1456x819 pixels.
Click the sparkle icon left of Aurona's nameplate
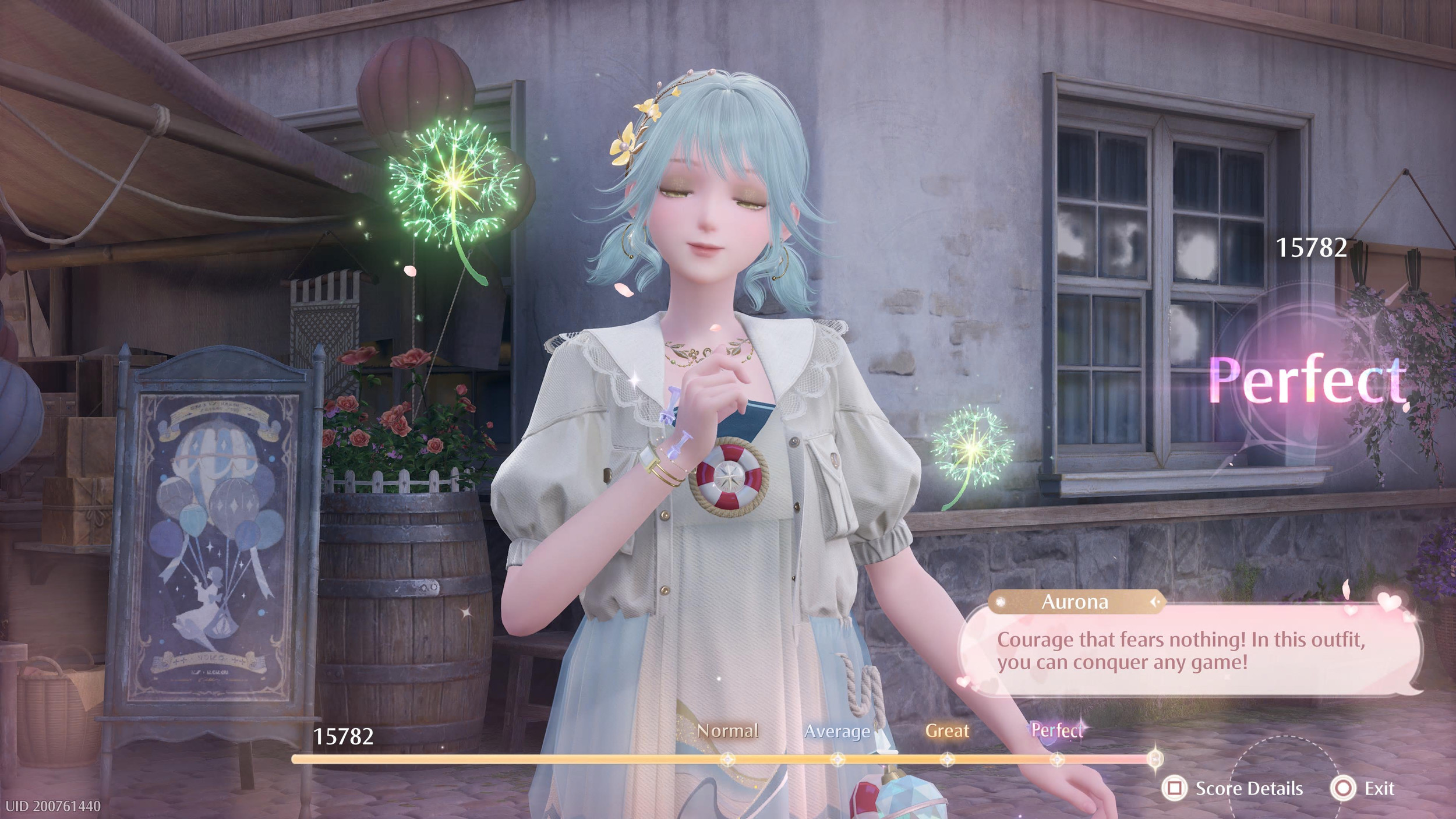pos(1001,602)
